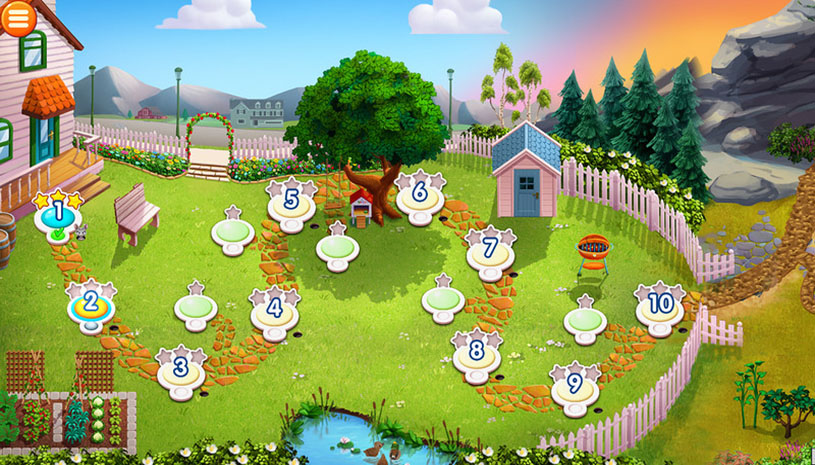Pick level 6 table node
Image resolution: width=815 pixels, height=465 pixels.
420,193
